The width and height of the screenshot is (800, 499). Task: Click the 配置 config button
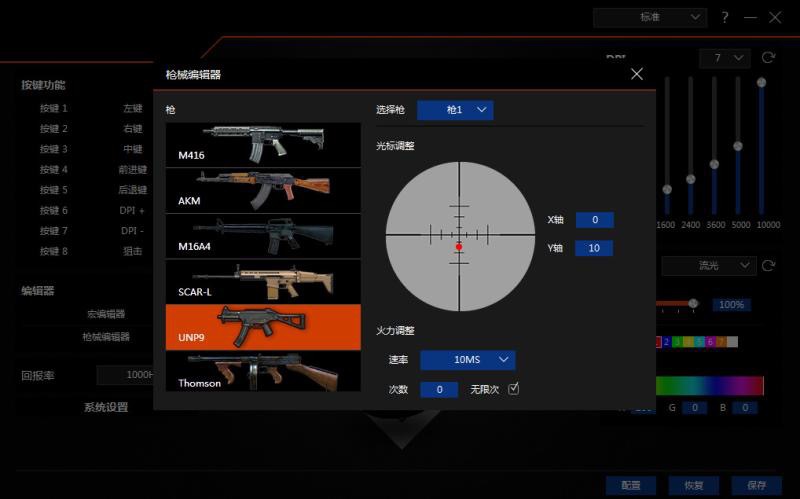(631, 485)
